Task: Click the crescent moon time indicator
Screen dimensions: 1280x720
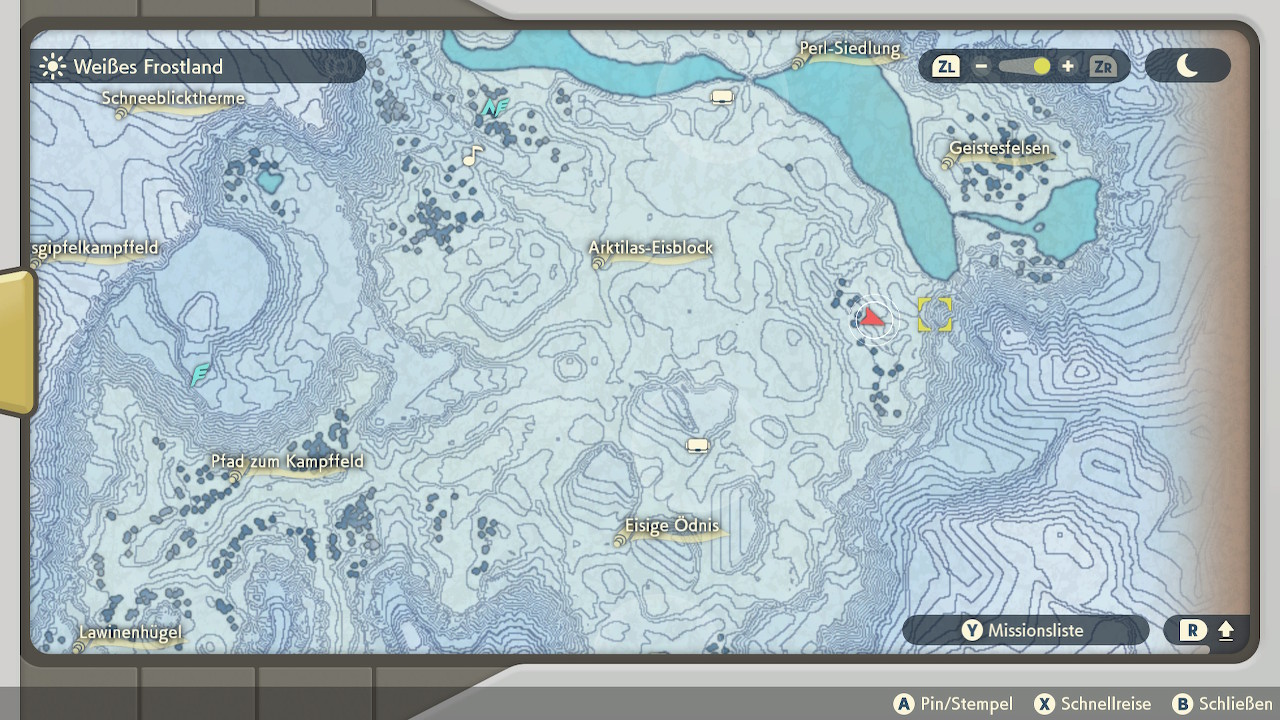Action: (1187, 66)
